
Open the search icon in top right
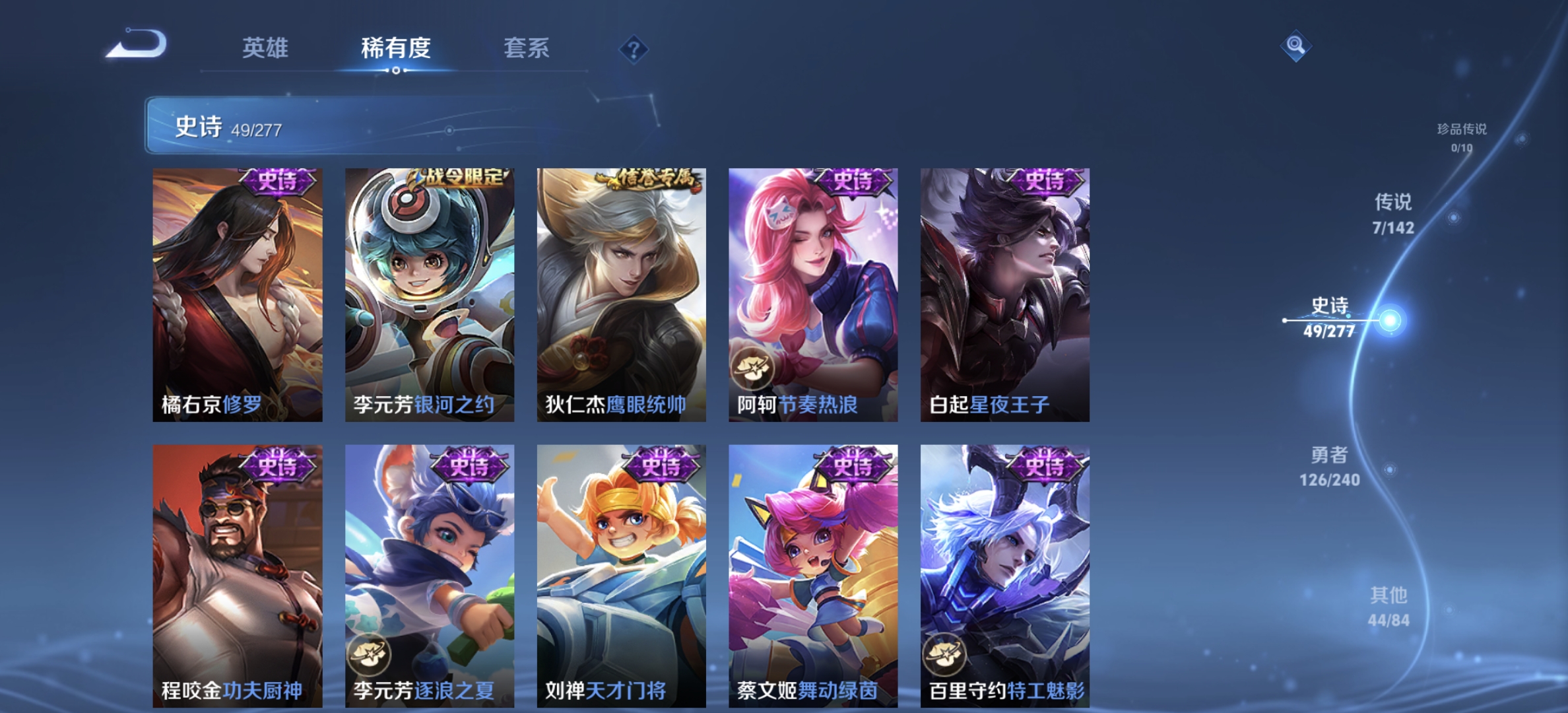pyautogui.click(x=1295, y=46)
